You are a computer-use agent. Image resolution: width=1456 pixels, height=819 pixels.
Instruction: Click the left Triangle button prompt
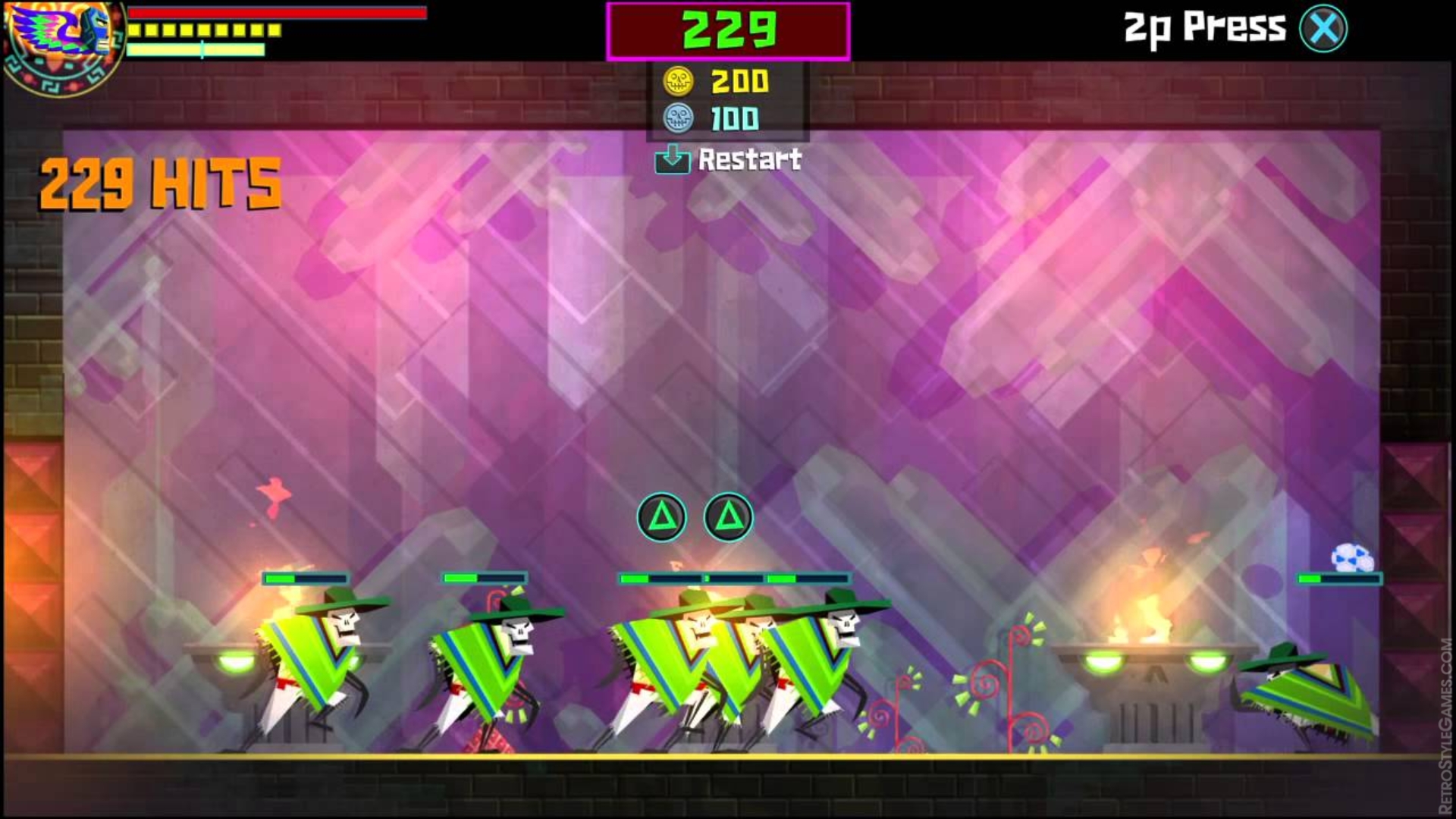(x=663, y=515)
